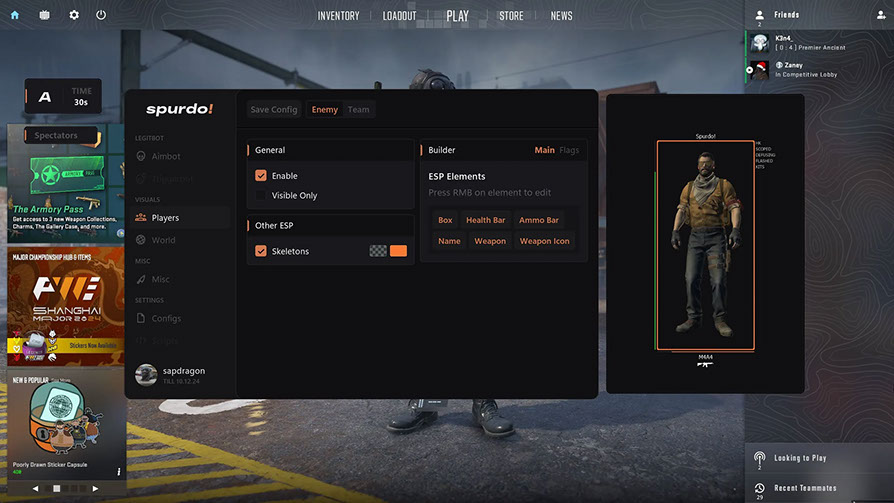Viewport: 894px width, 503px height.
Task: Open the Inventory page
Action: pyautogui.click(x=338, y=16)
